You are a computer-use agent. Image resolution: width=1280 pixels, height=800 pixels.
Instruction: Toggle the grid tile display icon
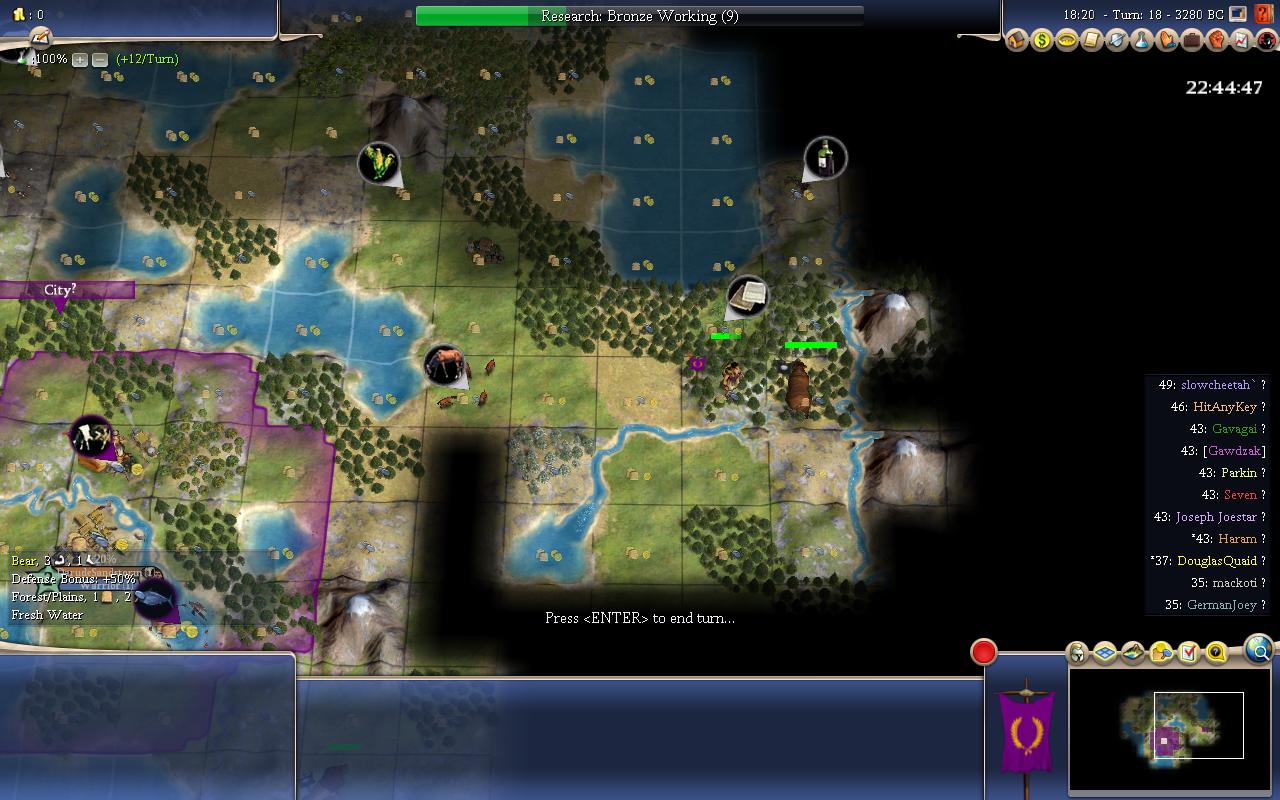1105,653
